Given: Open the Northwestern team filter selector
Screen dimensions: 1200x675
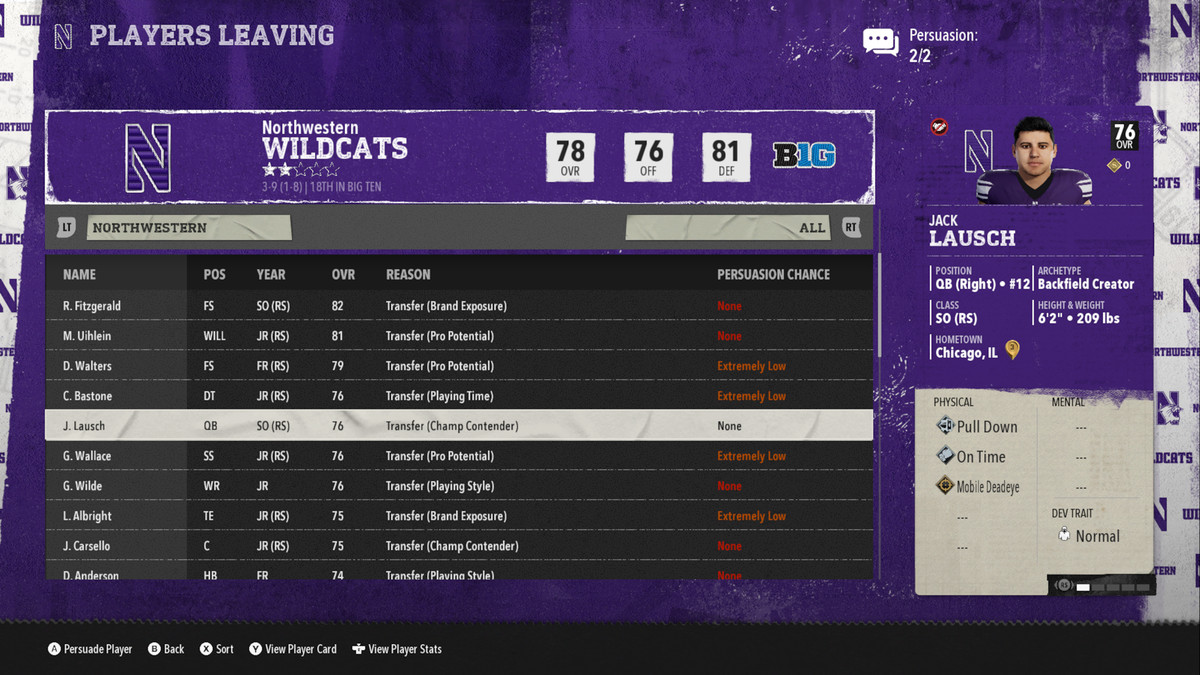Looking at the screenshot, I should pos(188,228).
